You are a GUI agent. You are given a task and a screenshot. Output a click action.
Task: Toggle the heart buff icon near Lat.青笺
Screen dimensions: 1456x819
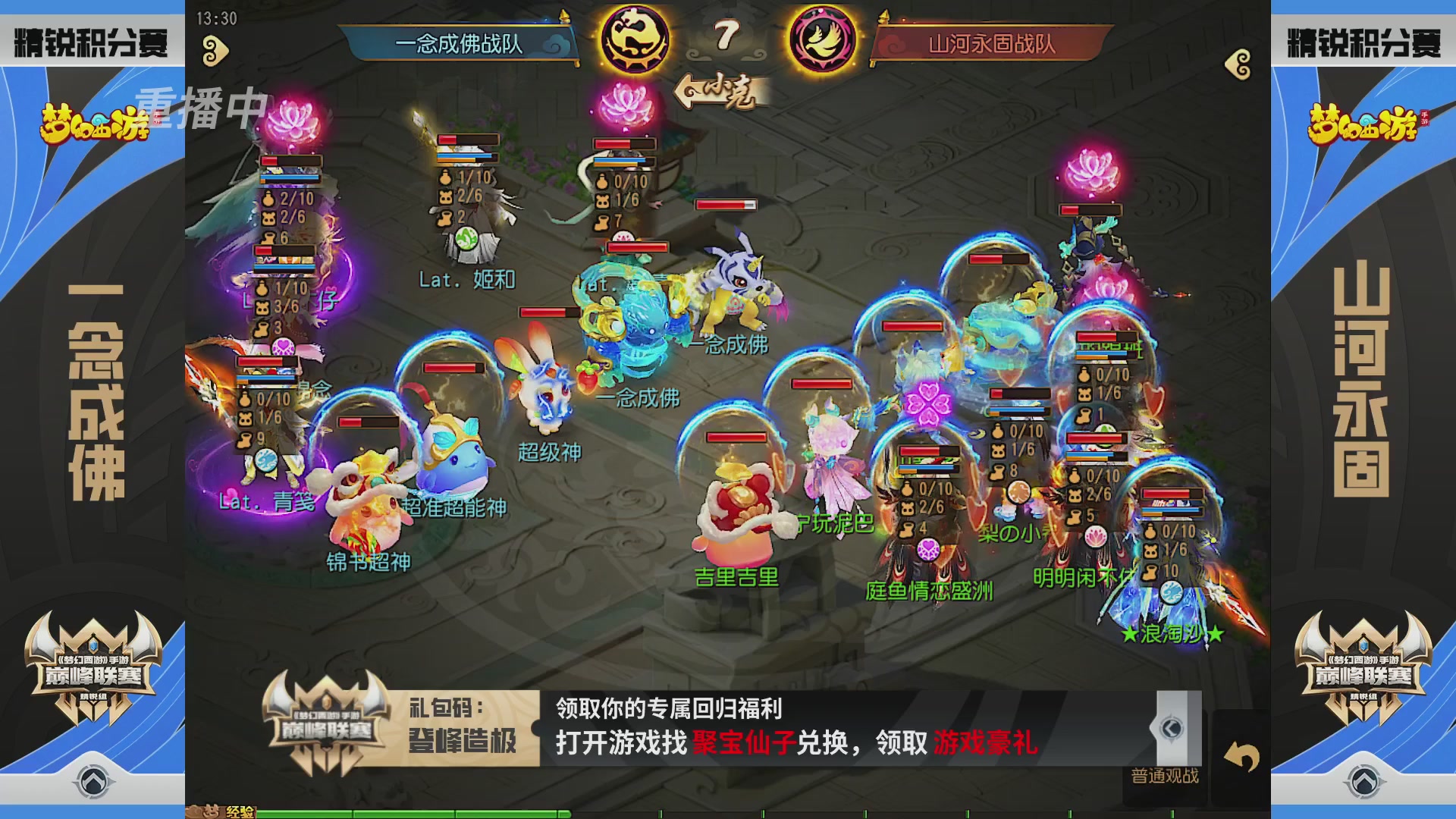[282, 347]
